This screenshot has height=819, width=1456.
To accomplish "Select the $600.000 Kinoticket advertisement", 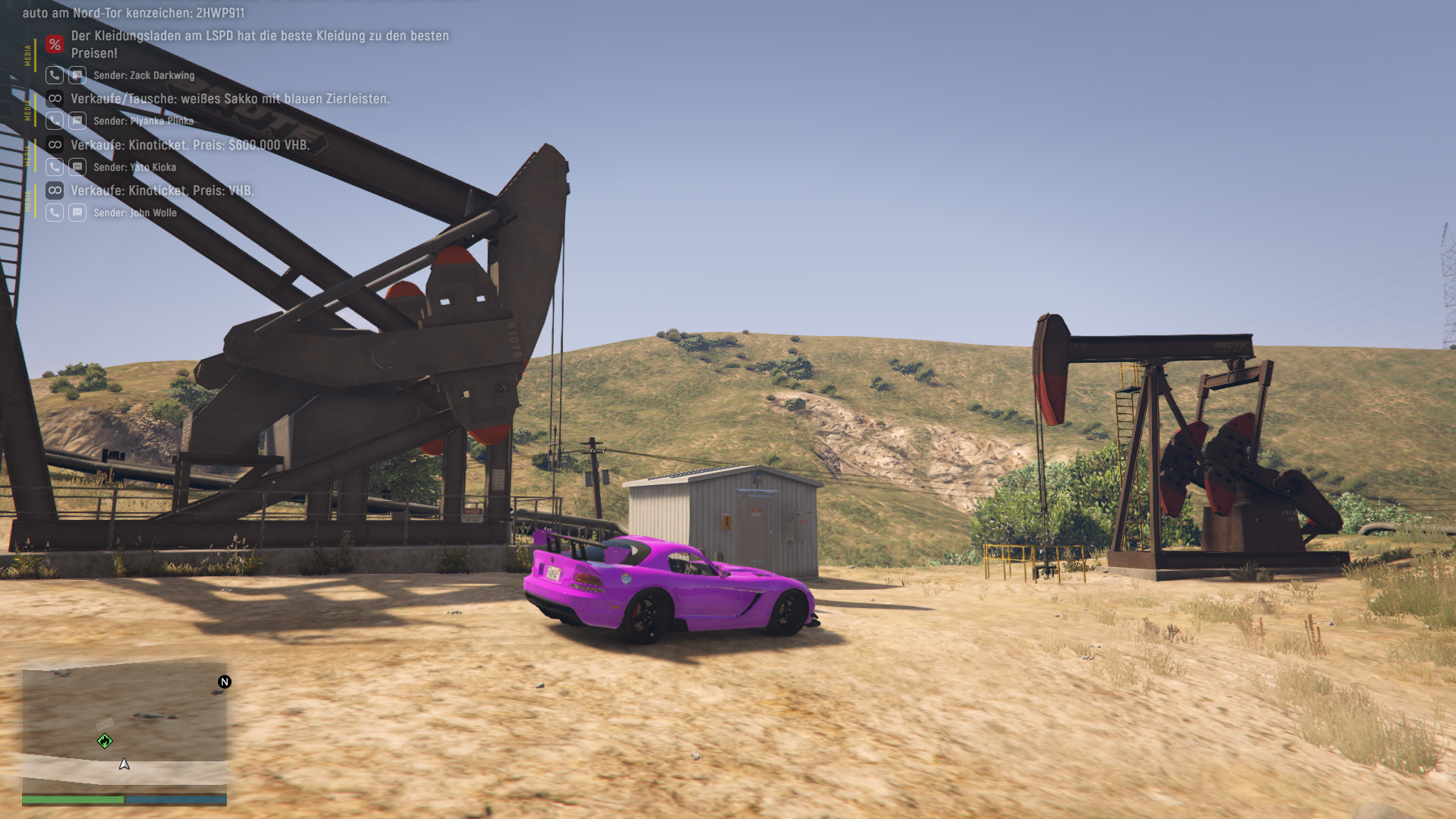I will [190, 145].
